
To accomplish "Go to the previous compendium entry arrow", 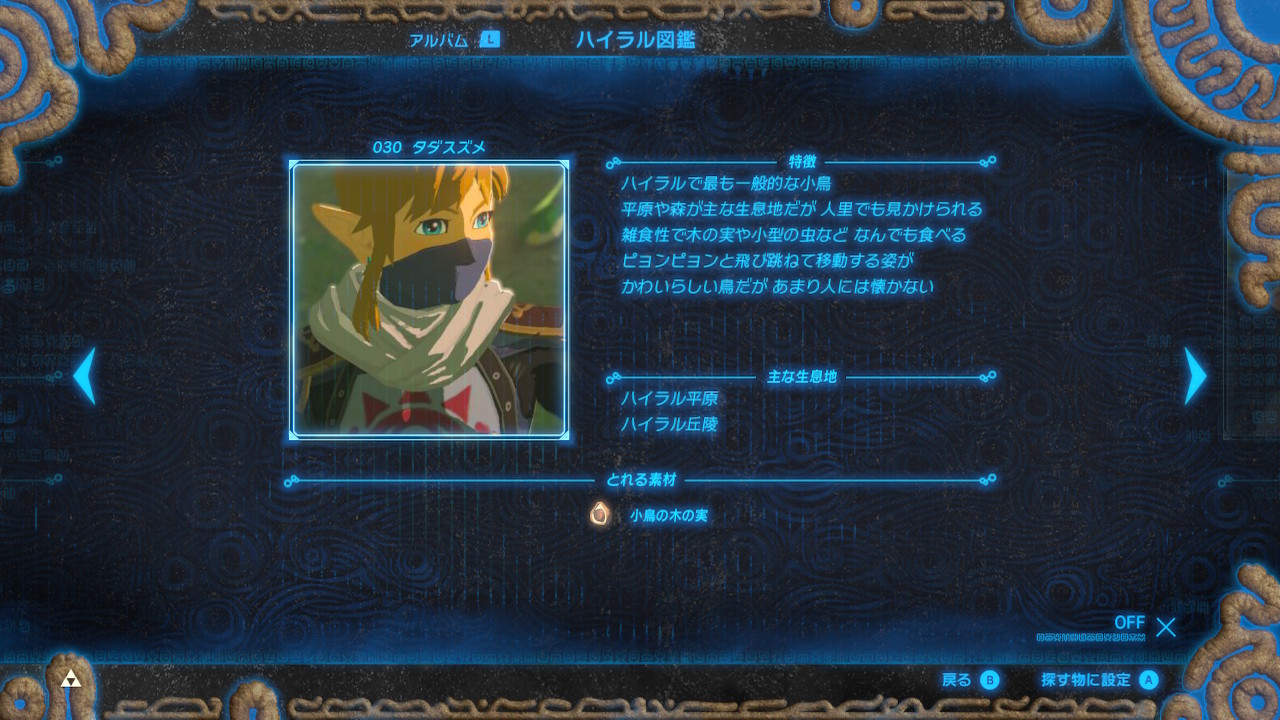I will [x=85, y=376].
